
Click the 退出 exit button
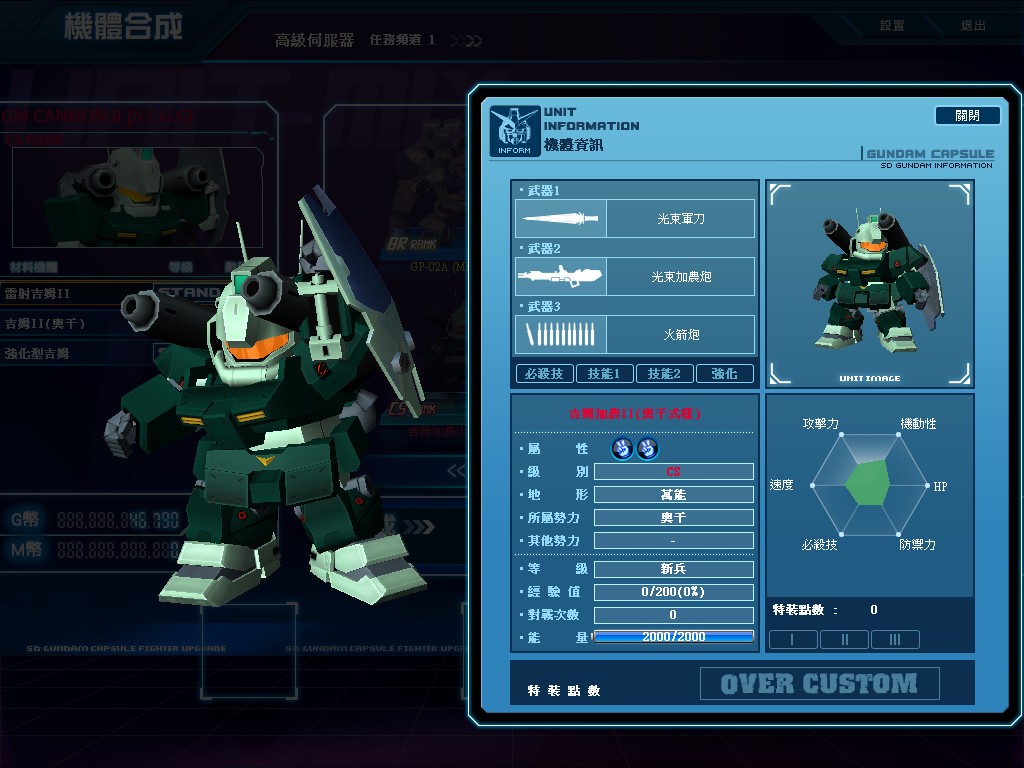(972, 26)
